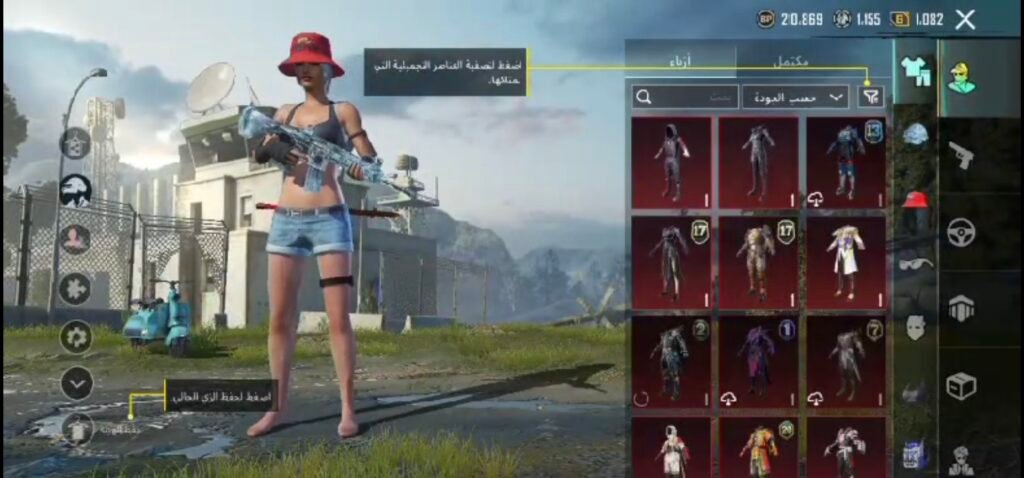Open the clothing set category icon
The image size is (1024, 478).
(x=915, y=72)
